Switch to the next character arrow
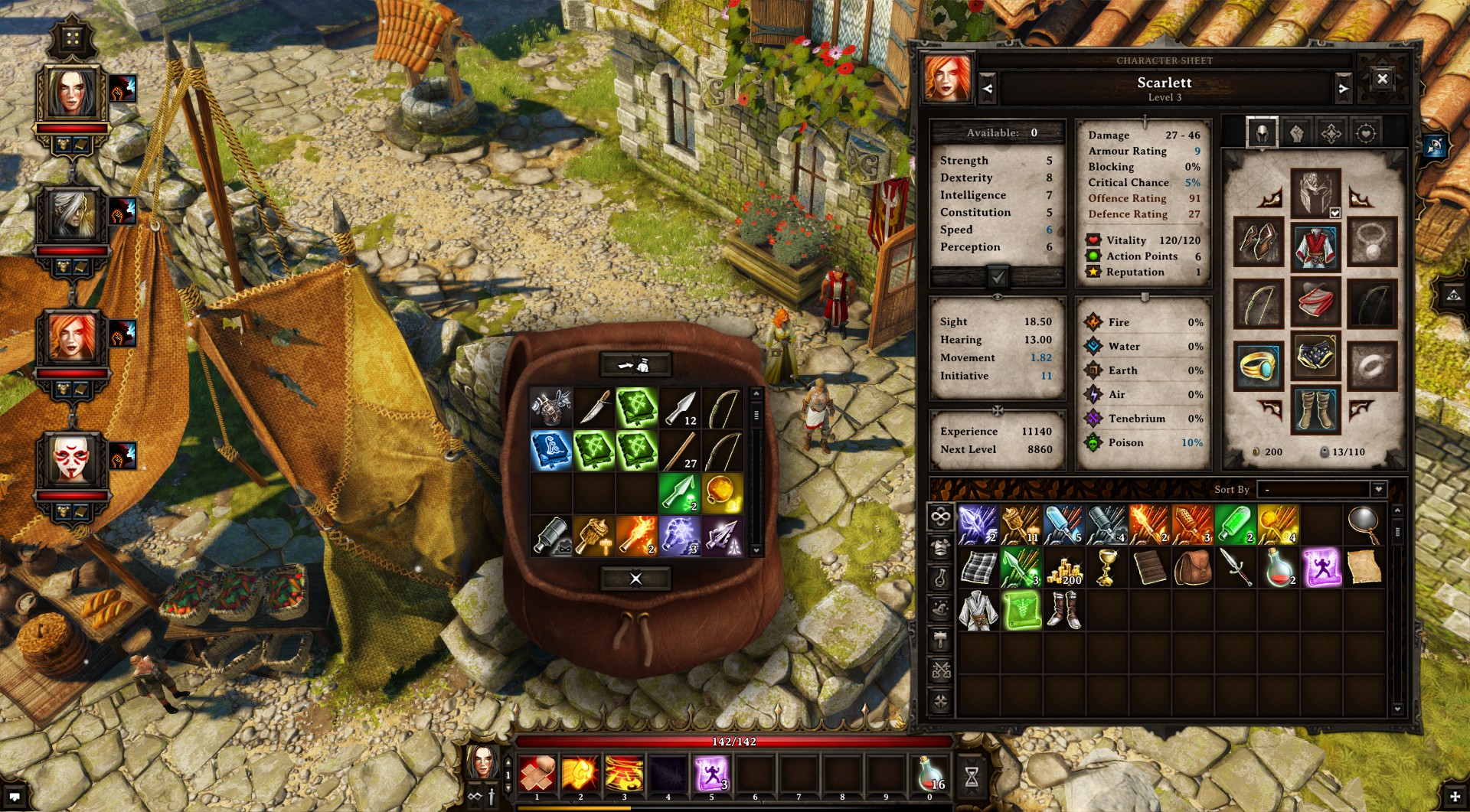 (1343, 89)
